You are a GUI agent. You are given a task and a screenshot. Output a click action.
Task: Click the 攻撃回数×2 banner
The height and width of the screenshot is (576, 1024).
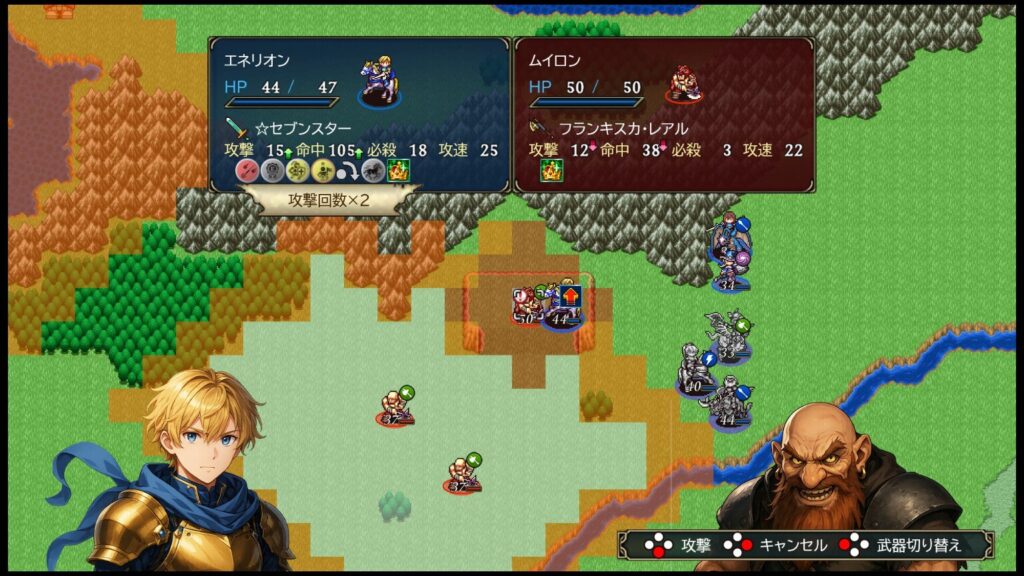(x=329, y=199)
